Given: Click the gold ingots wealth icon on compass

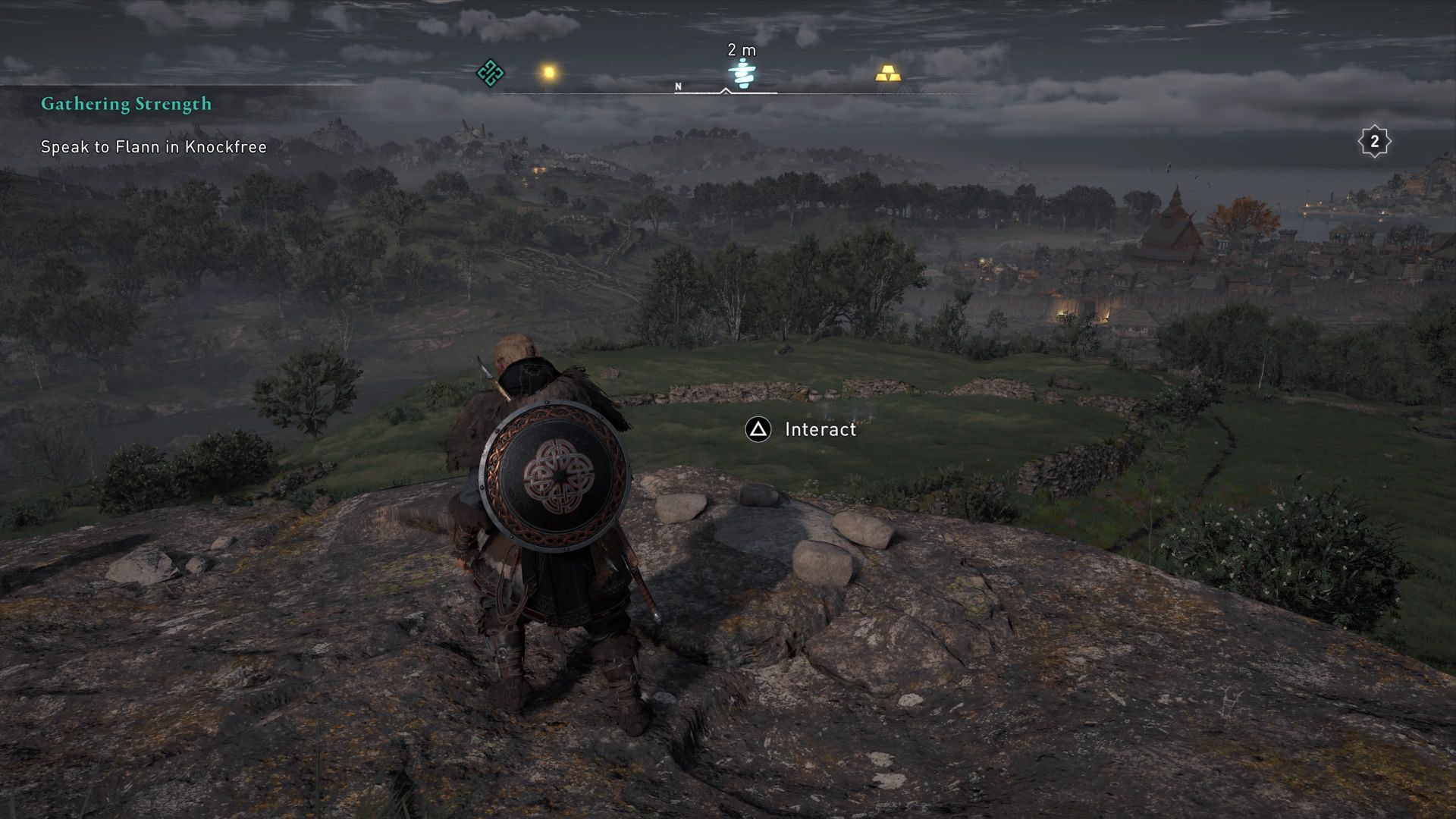Looking at the screenshot, I should pyautogui.click(x=889, y=74).
